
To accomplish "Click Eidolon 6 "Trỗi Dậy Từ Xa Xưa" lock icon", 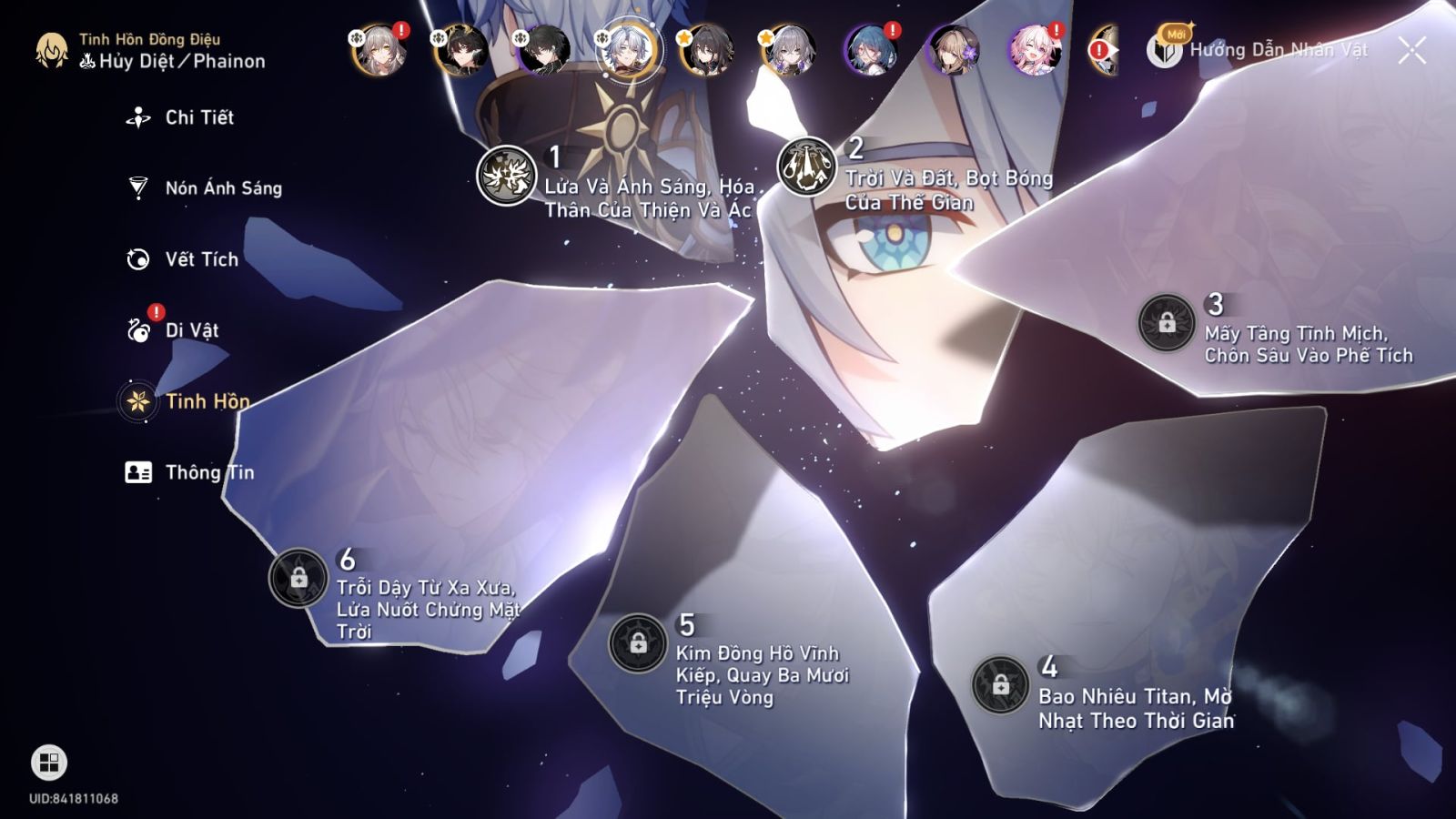I will tap(298, 577).
